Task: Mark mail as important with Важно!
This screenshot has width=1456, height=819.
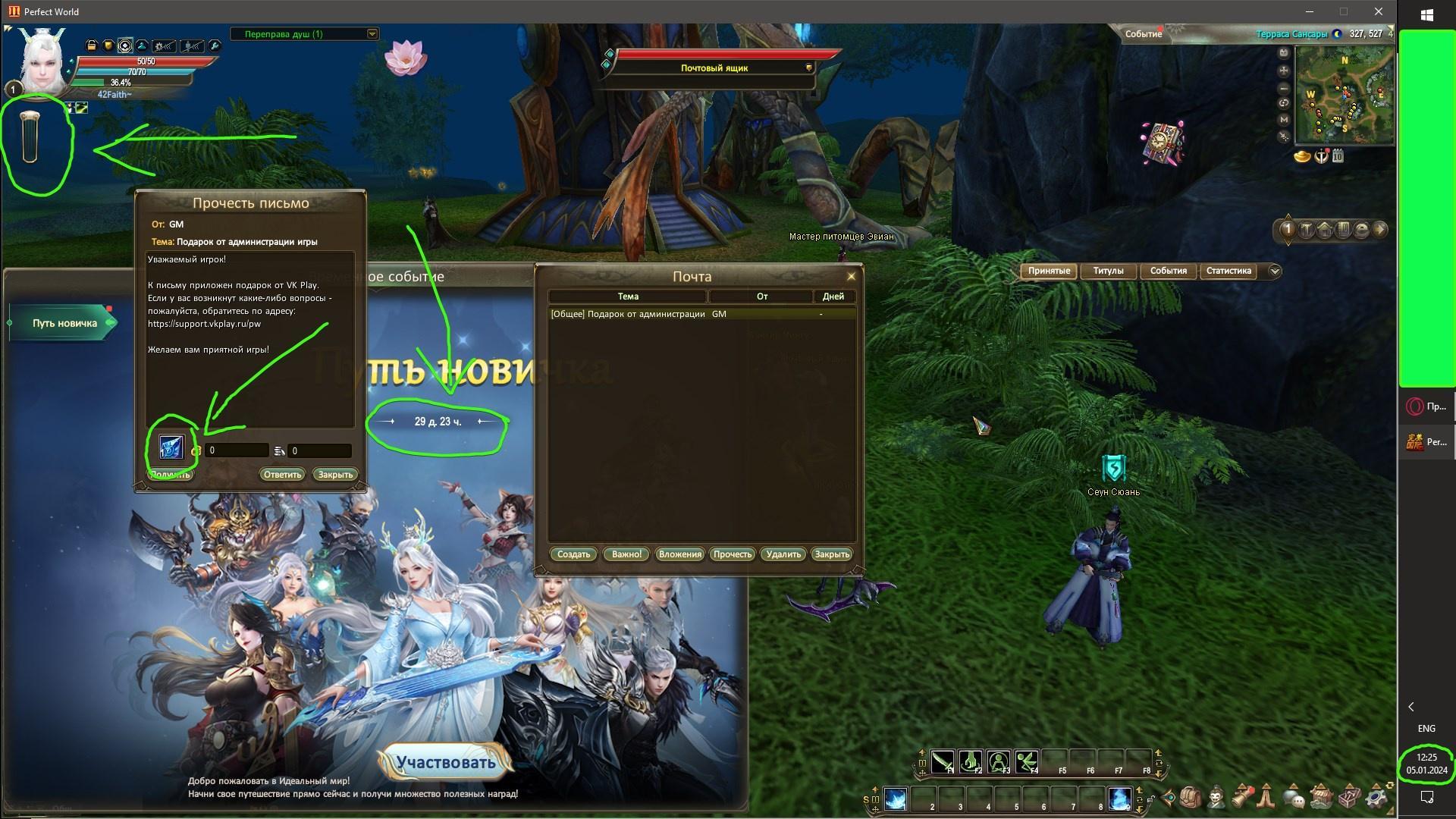Action: tap(626, 554)
